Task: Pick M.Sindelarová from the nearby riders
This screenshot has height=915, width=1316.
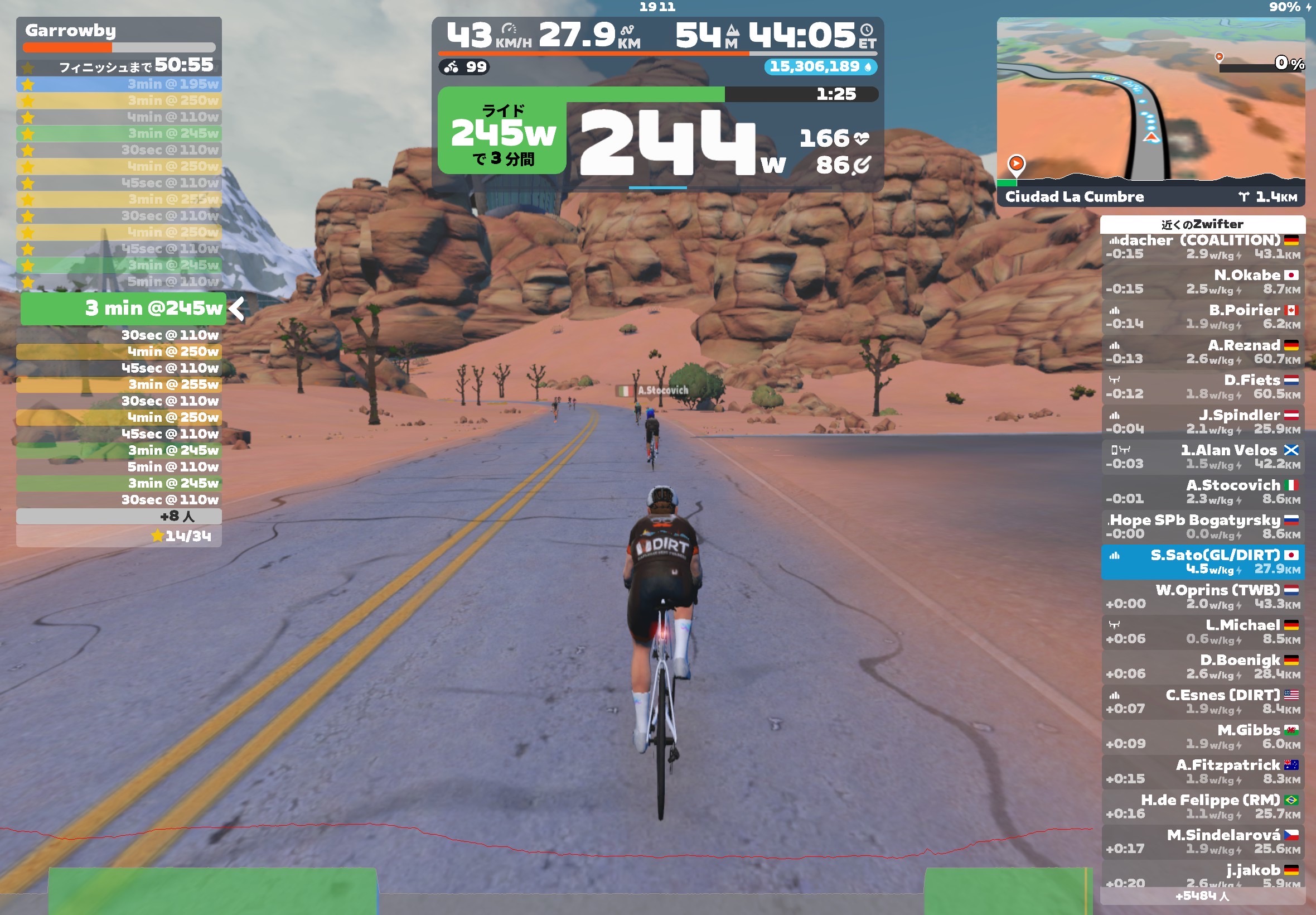Action: pos(1202,841)
